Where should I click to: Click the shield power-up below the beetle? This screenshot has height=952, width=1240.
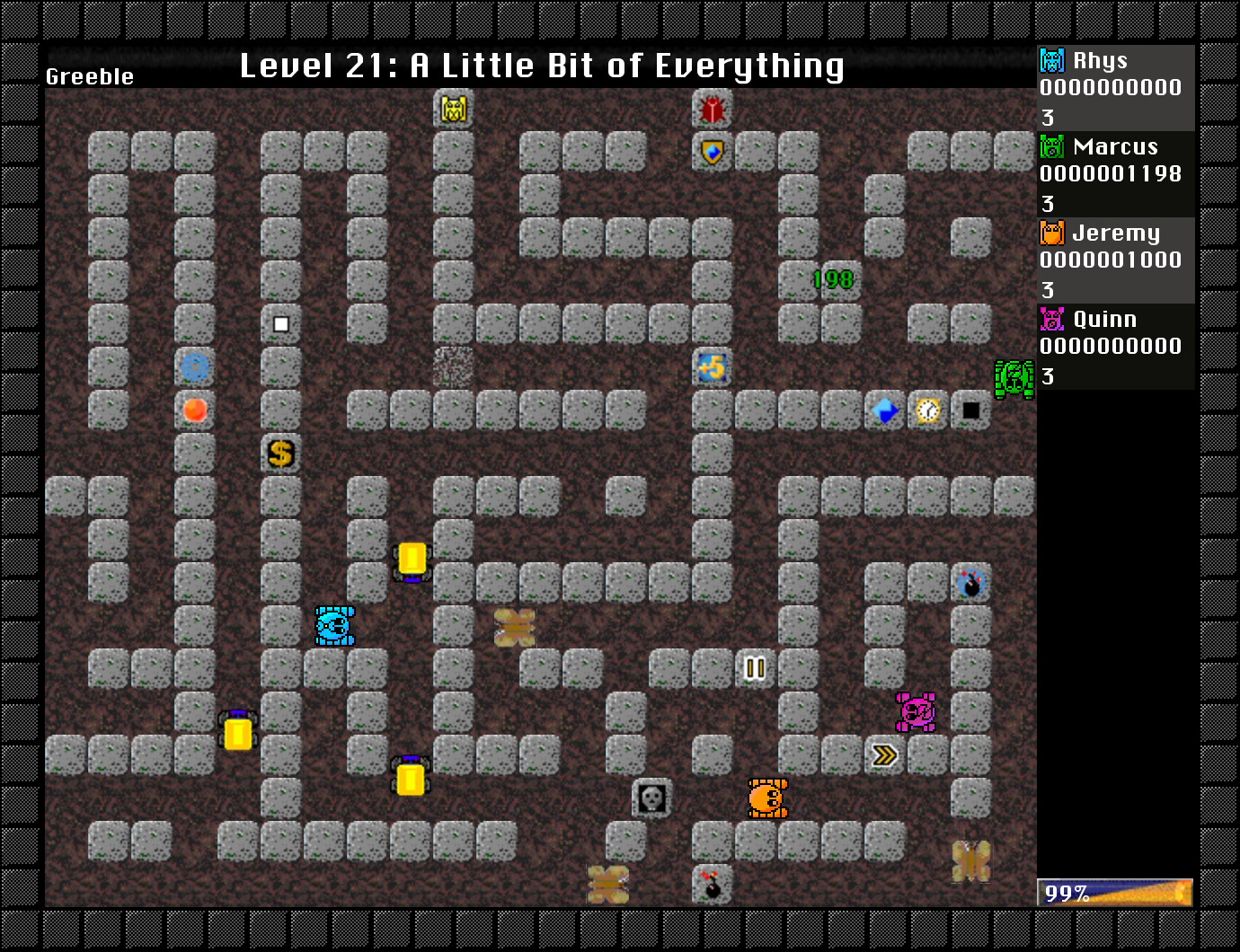click(711, 152)
